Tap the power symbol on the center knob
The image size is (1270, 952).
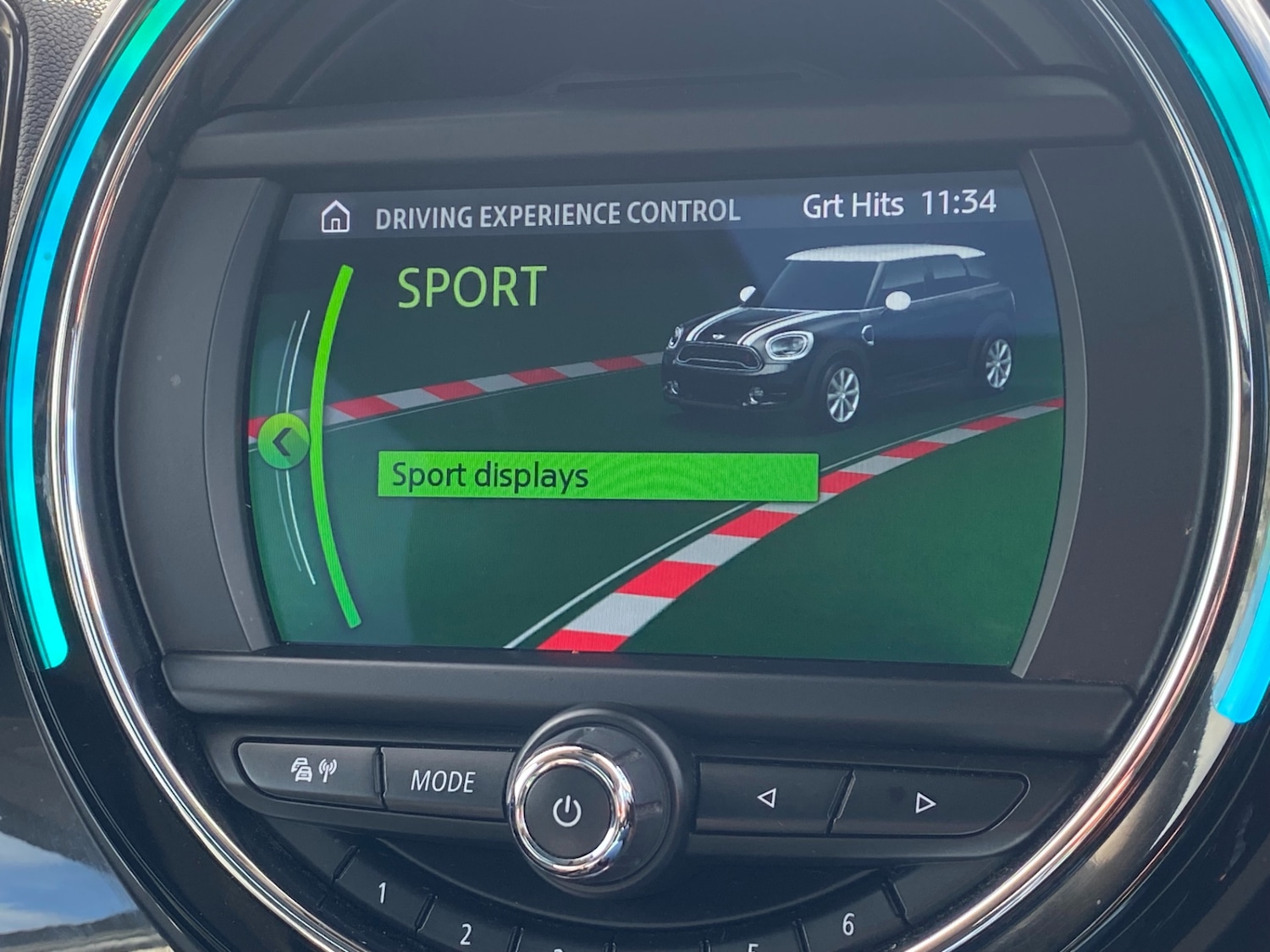pos(569,811)
